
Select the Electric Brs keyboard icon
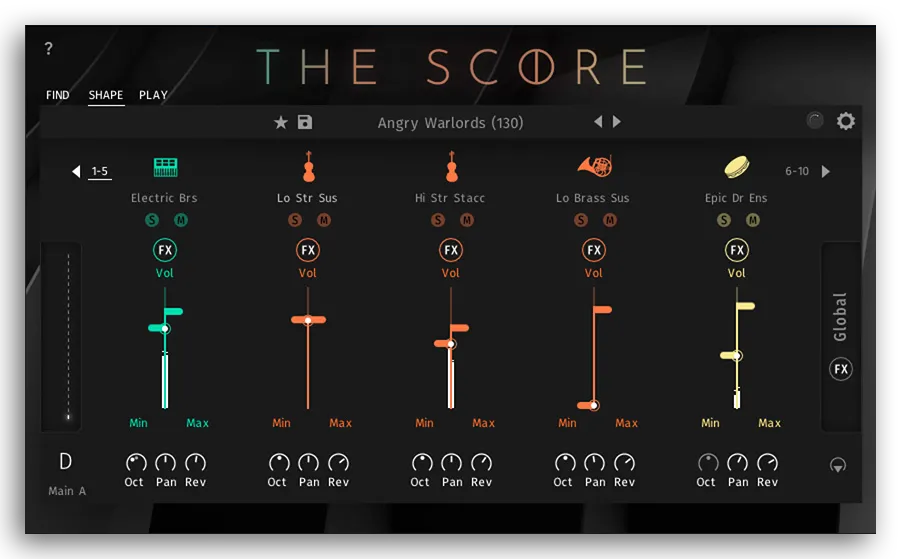[x=165, y=167]
